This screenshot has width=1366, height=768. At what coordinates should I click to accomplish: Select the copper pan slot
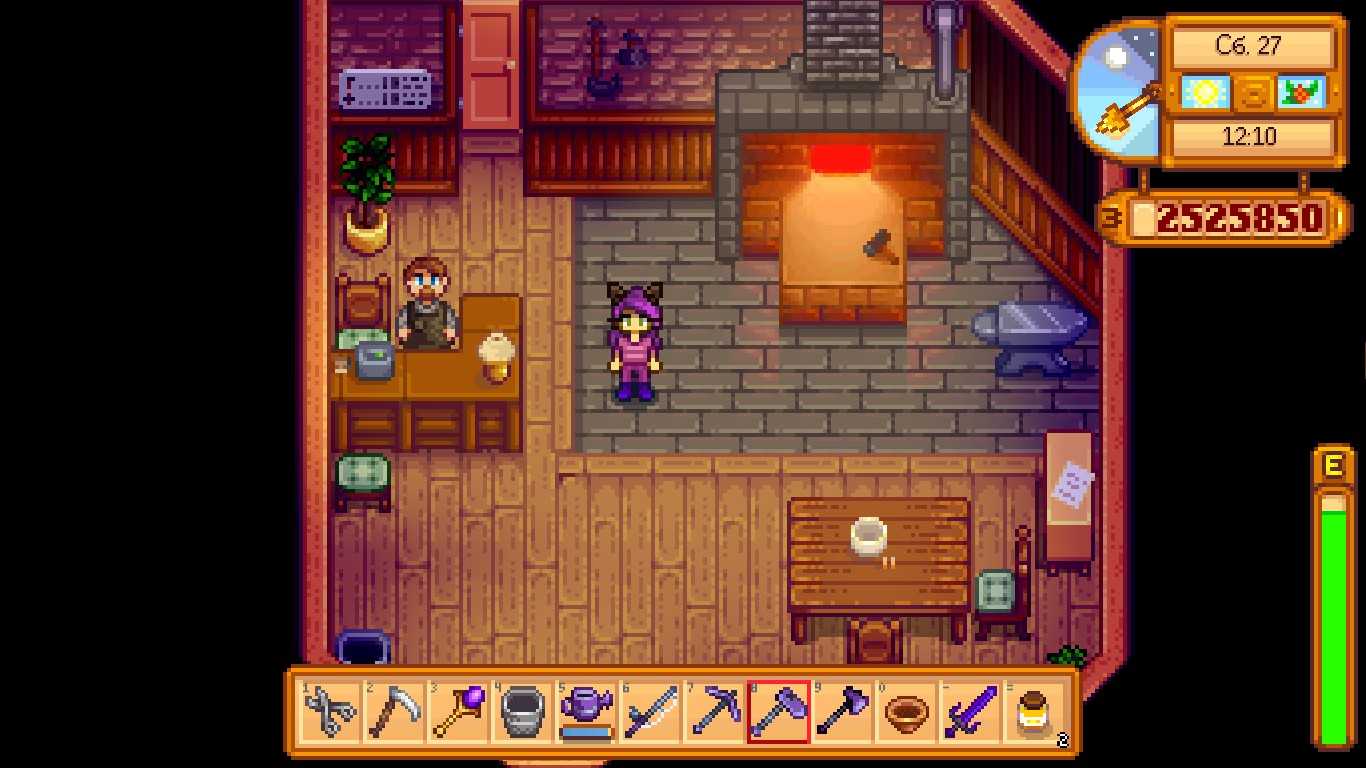point(906,712)
